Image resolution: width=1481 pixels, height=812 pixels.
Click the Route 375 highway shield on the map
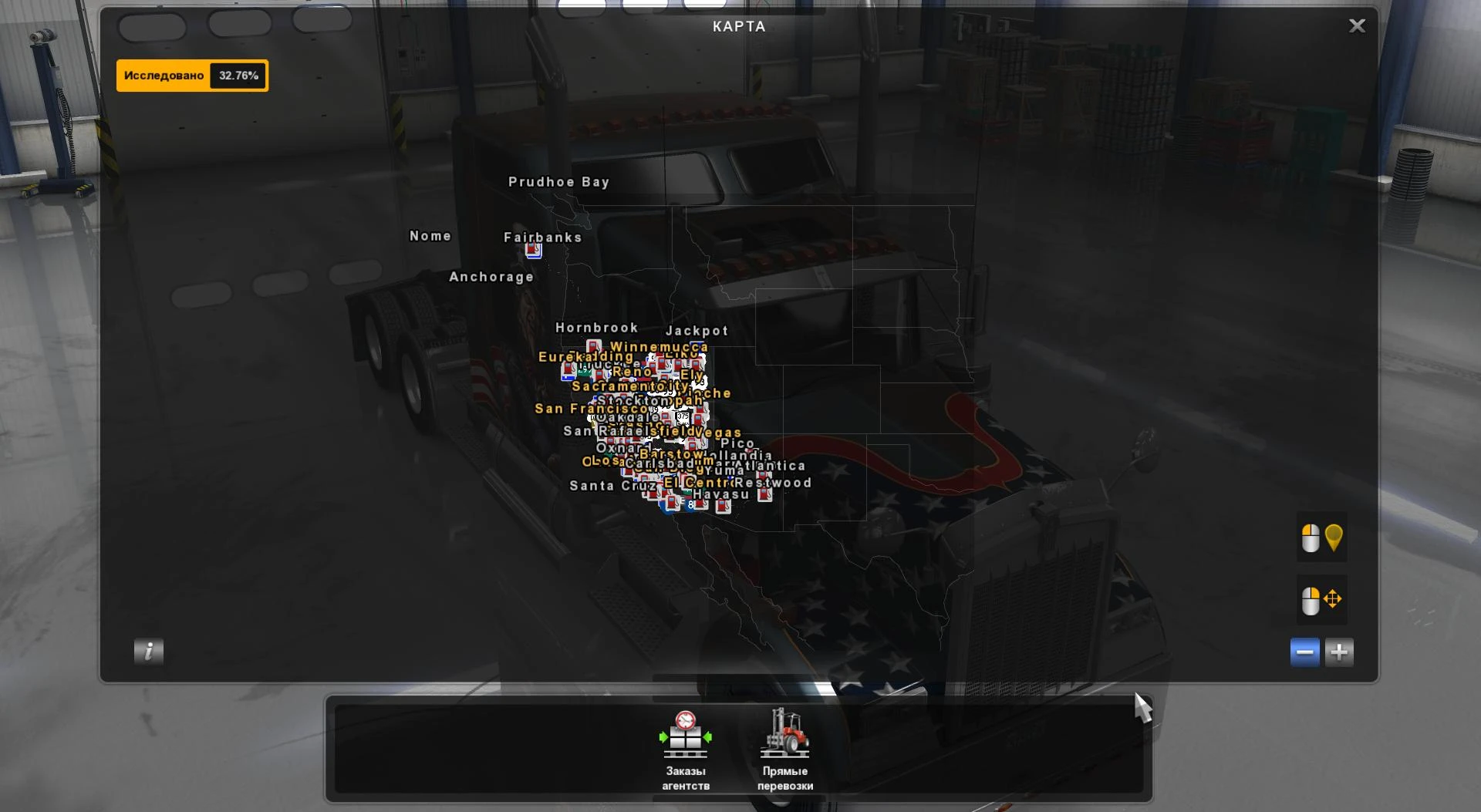click(682, 416)
